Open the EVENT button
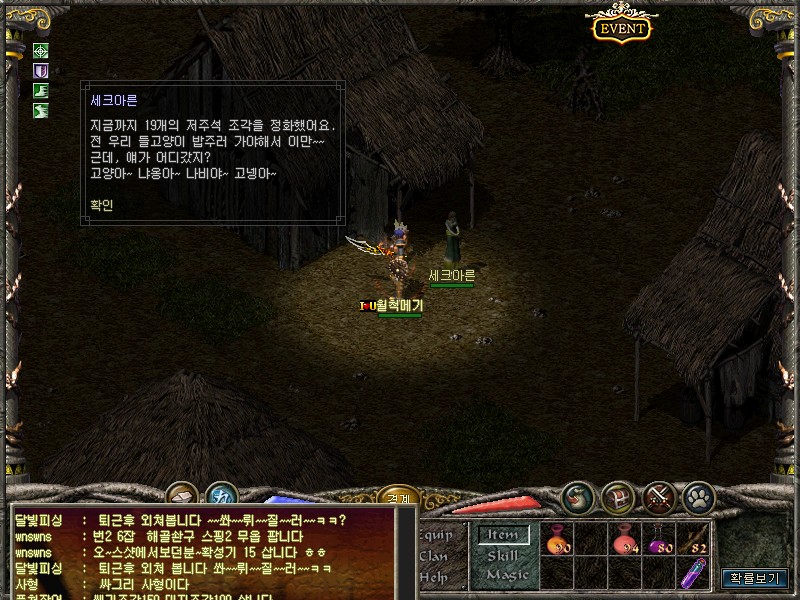 [622, 28]
